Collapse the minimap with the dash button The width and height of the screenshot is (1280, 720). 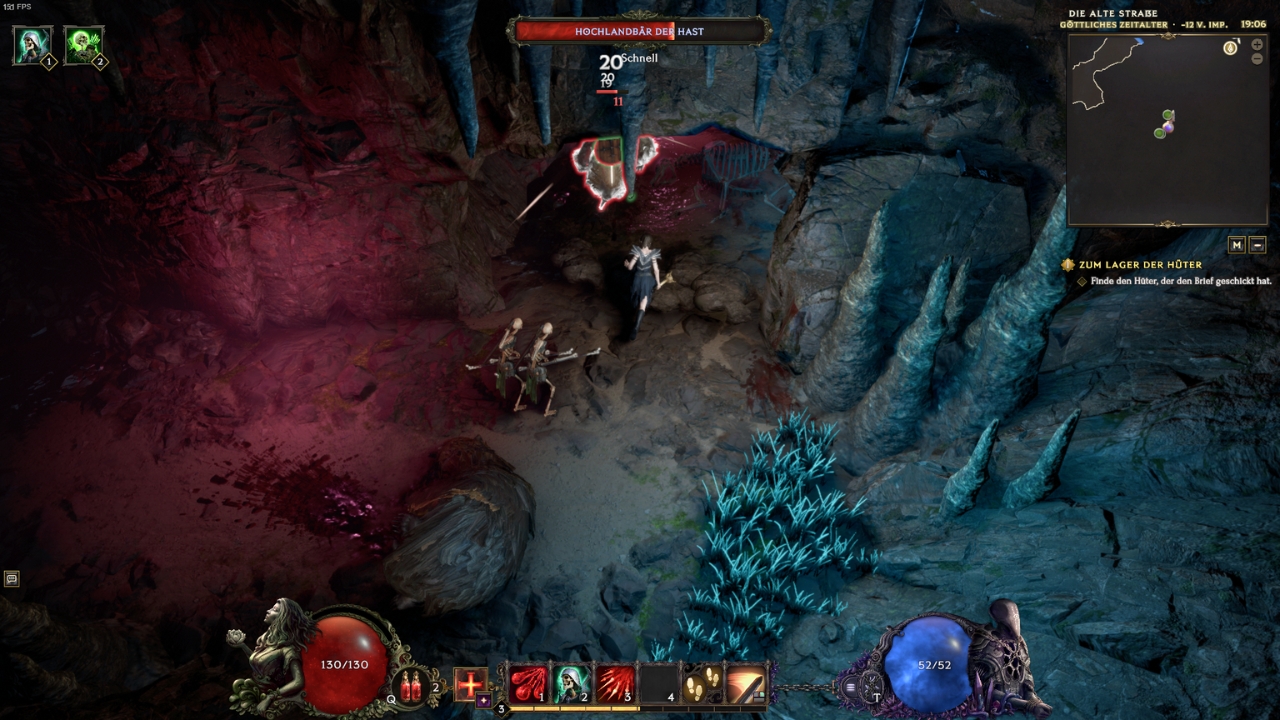[x=1258, y=245]
